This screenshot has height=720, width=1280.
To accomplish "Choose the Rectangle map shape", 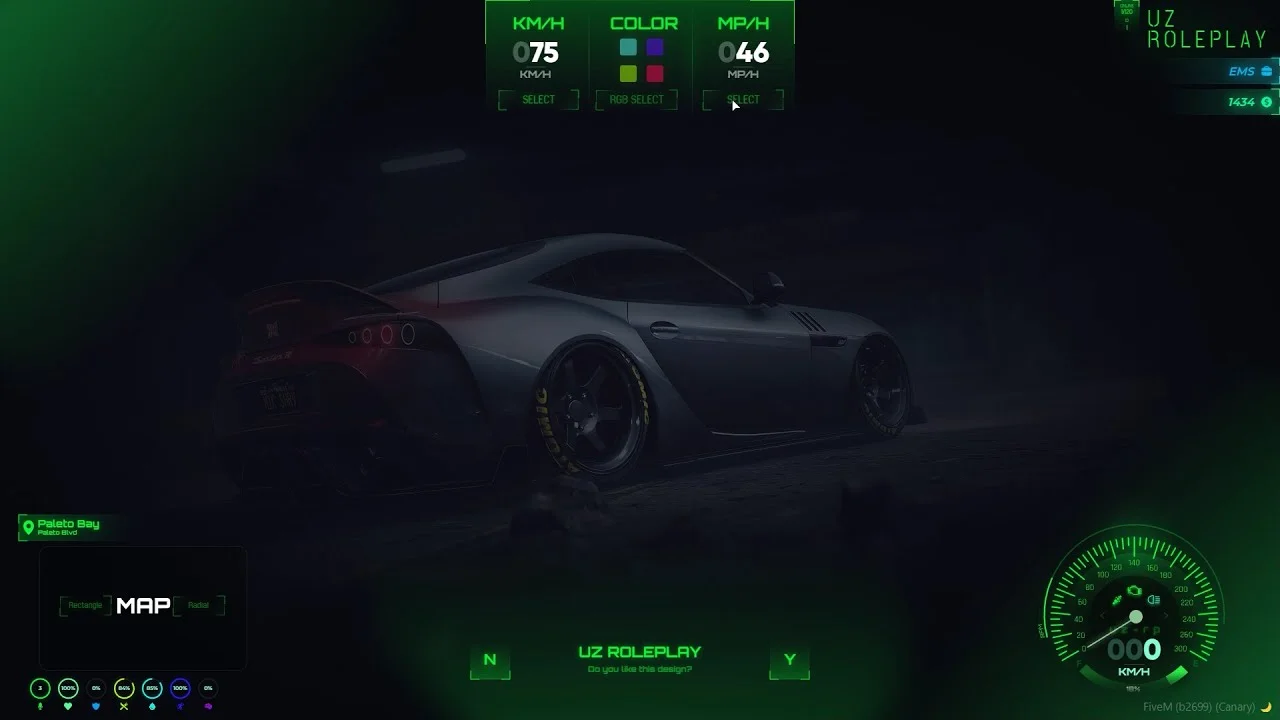I will (85, 605).
